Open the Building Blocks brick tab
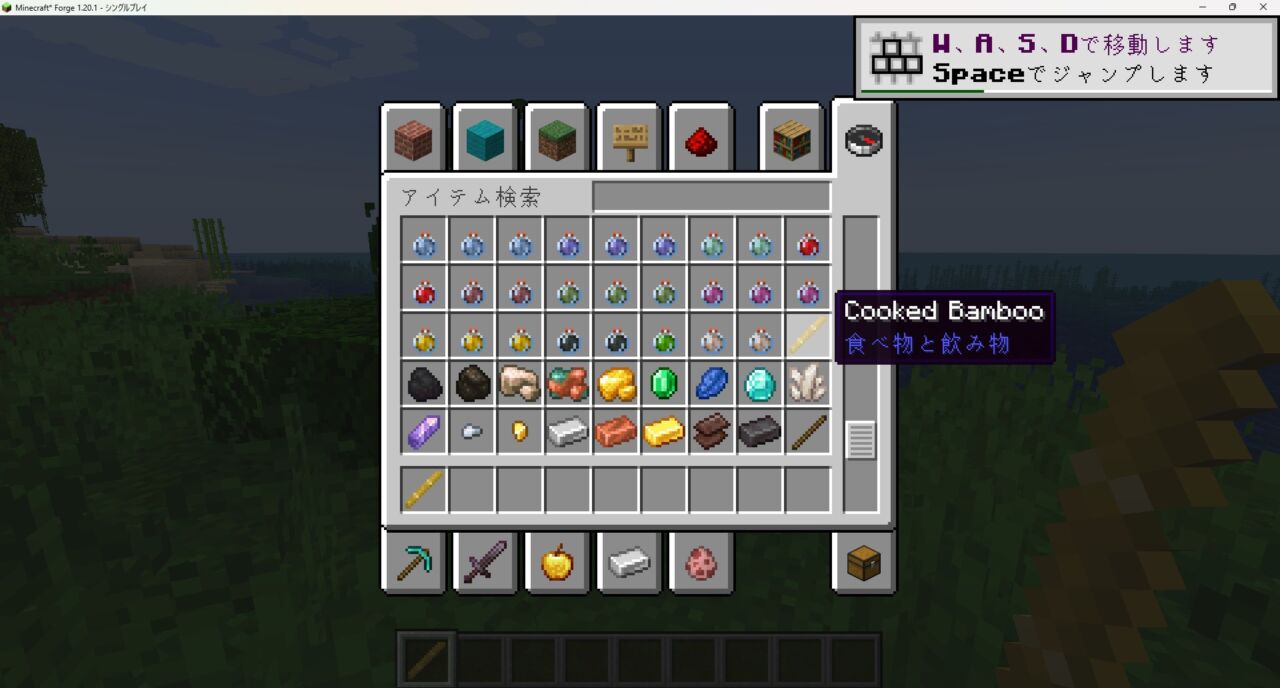 pyautogui.click(x=413, y=141)
